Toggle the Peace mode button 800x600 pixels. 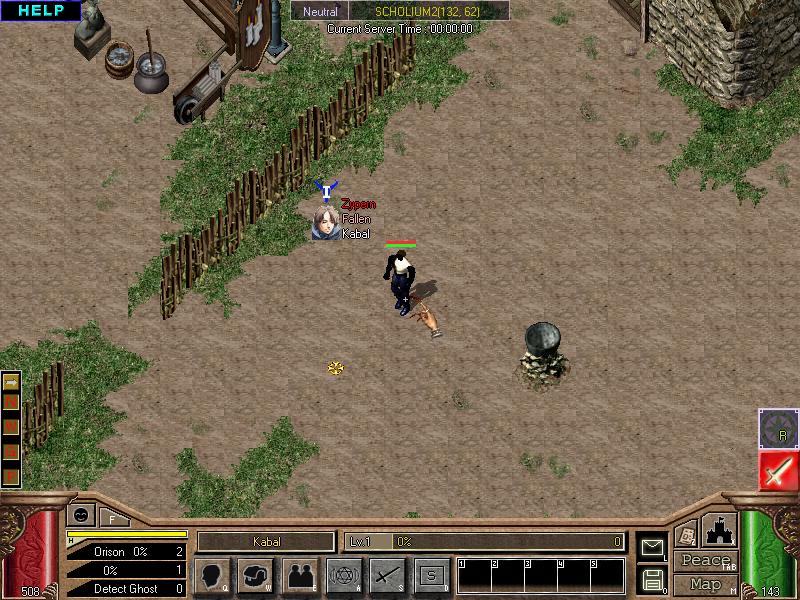705,561
